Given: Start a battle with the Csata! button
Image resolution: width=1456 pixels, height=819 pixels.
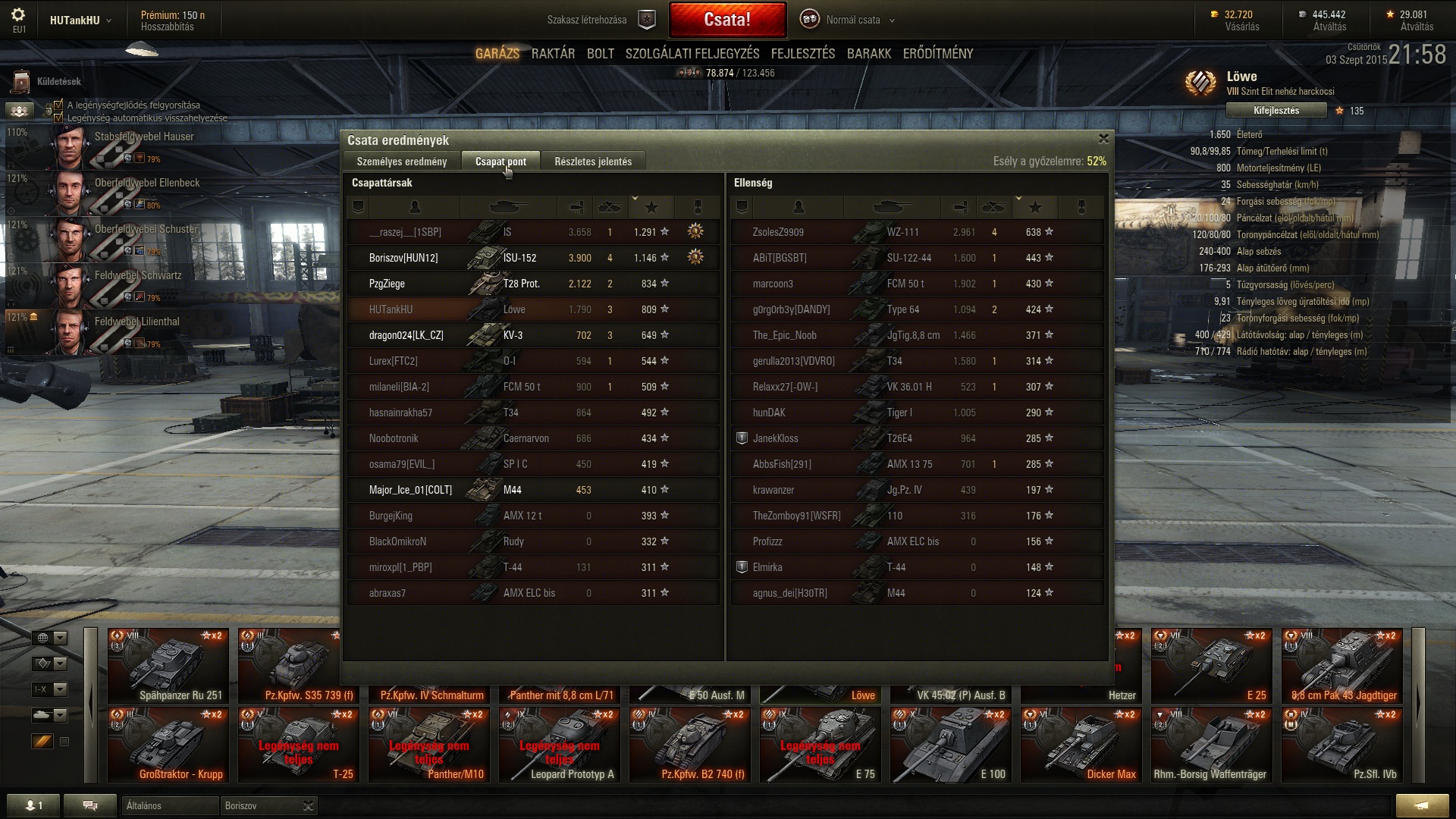Looking at the screenshot, I should (x=726, y=20).
